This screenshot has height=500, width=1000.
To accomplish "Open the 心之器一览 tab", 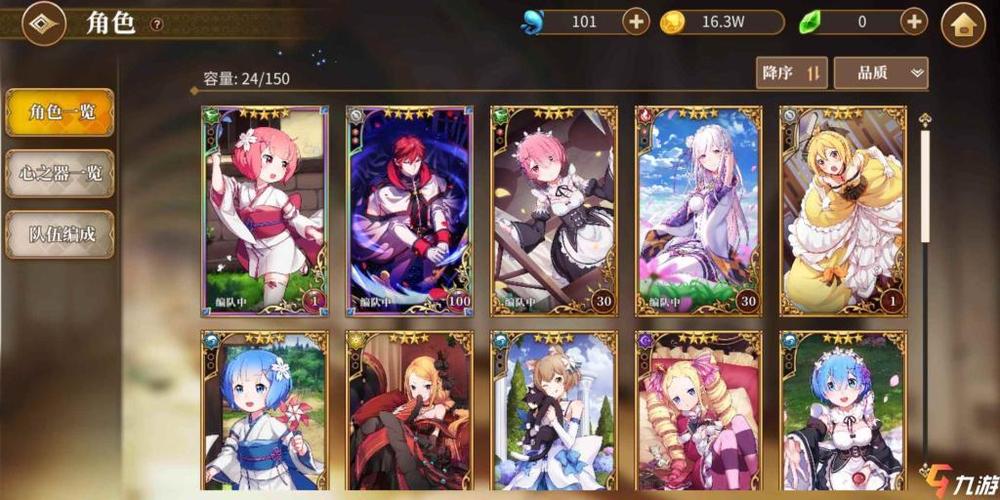I will pos(60,173).
